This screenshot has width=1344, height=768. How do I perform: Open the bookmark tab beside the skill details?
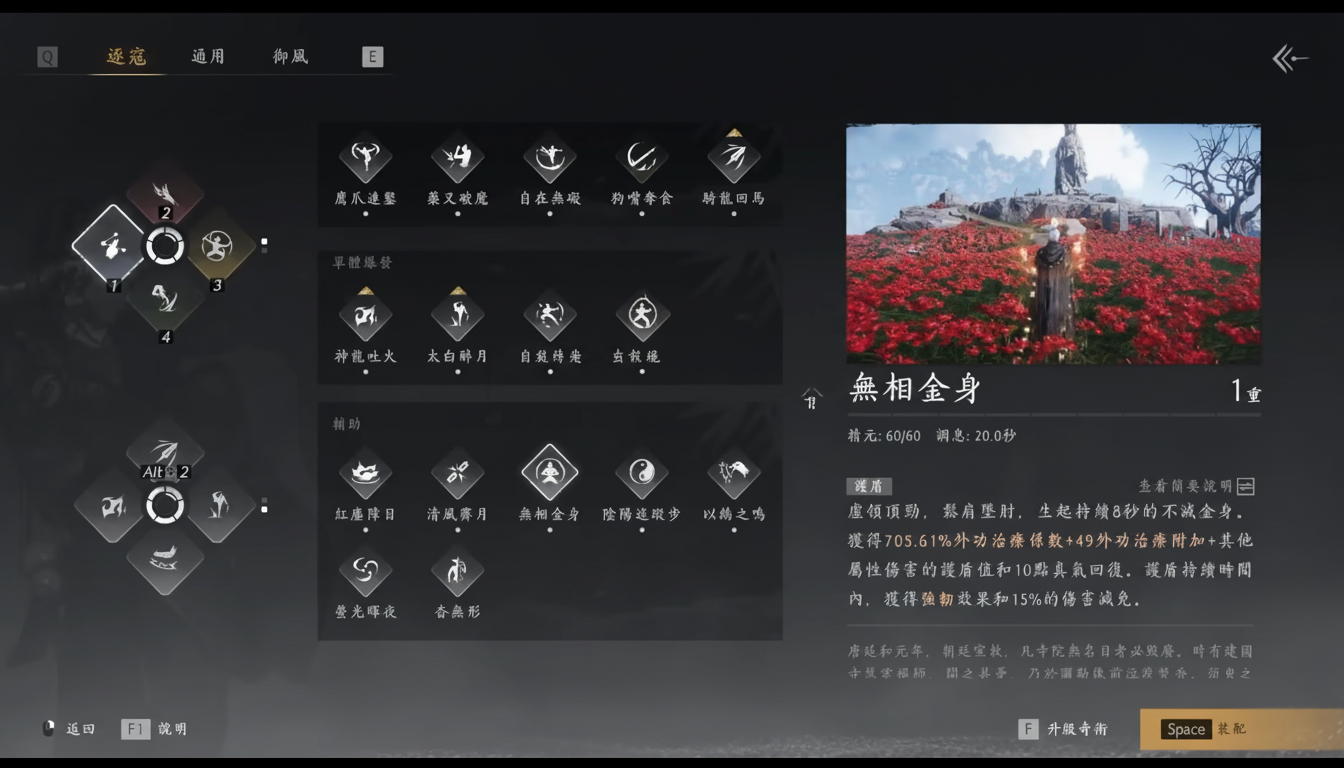tap(812, 398)
